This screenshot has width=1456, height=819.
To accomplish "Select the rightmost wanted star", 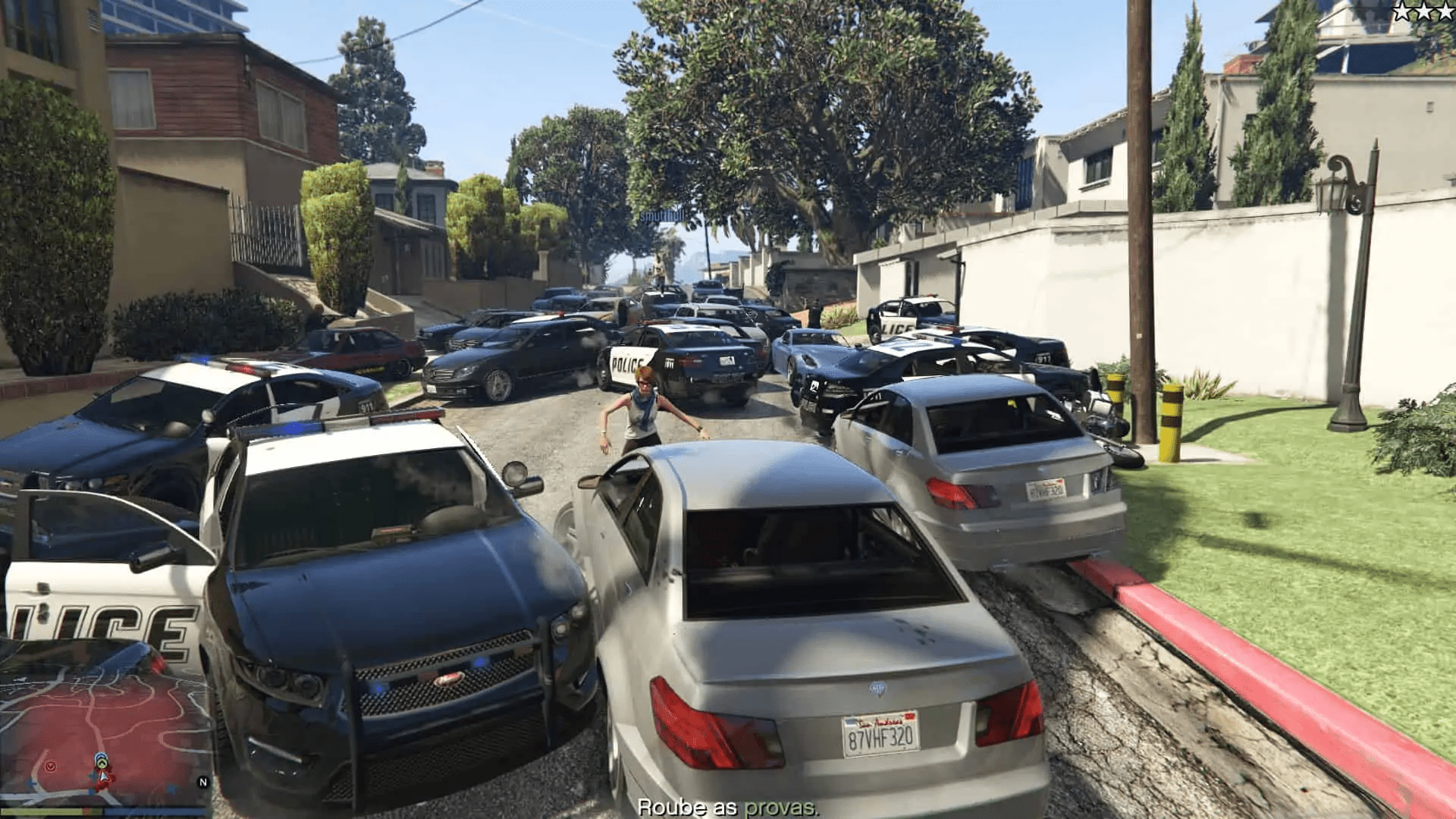I will 1445,11.
